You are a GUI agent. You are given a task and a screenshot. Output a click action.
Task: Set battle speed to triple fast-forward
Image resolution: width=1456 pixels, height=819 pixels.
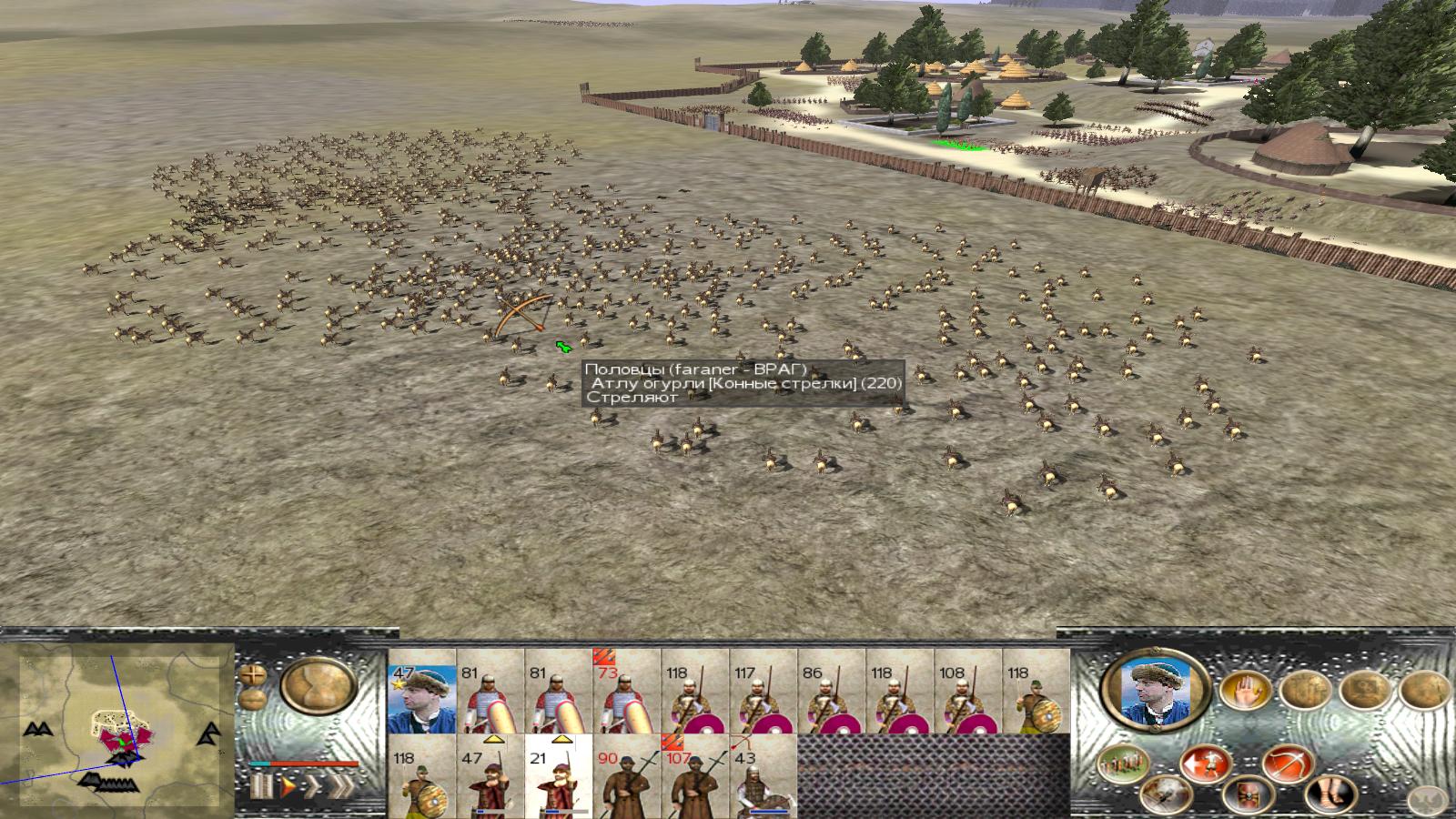tap(342, 785)
